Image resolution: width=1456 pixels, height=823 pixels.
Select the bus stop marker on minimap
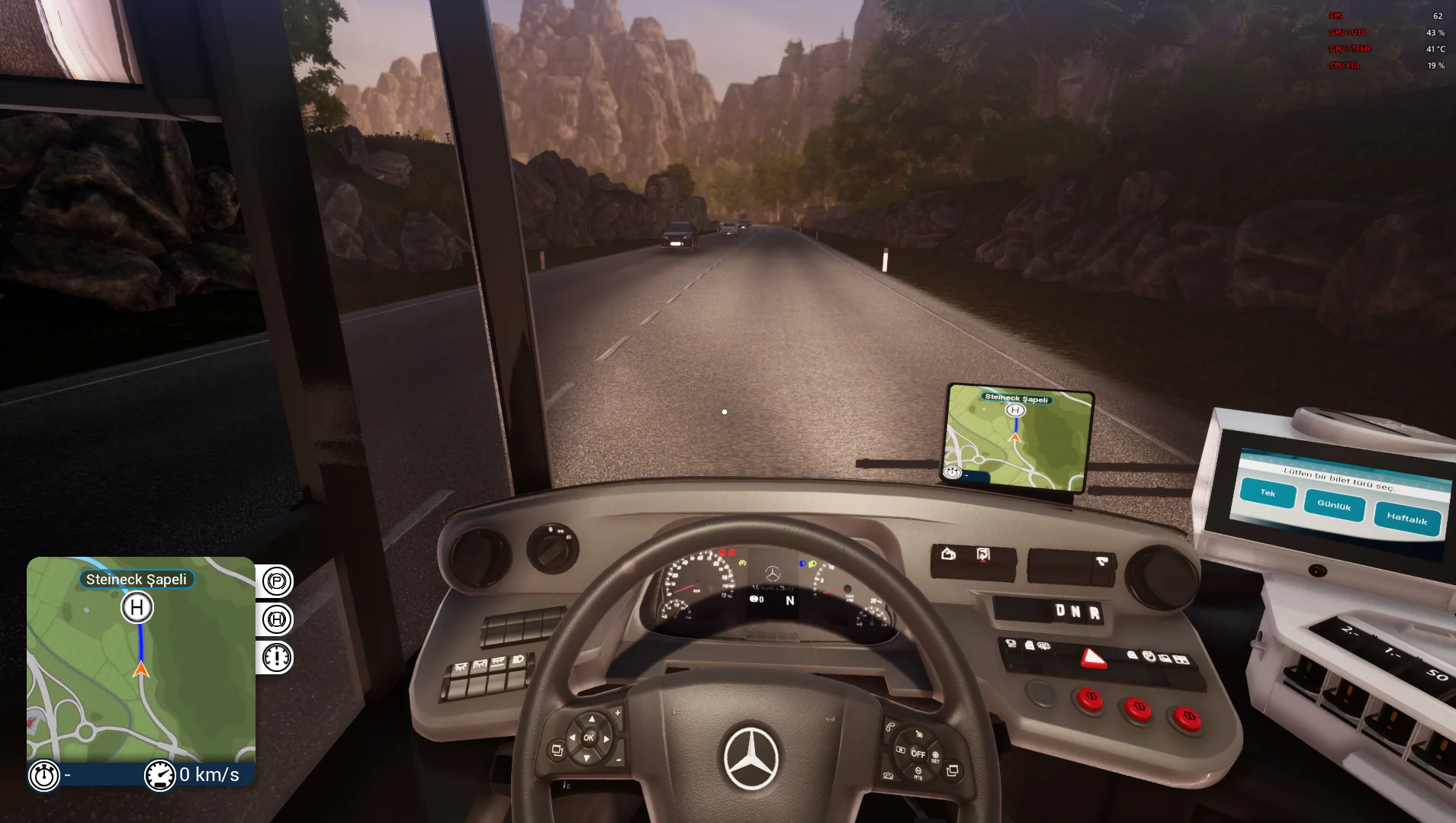tap(137, 608)
